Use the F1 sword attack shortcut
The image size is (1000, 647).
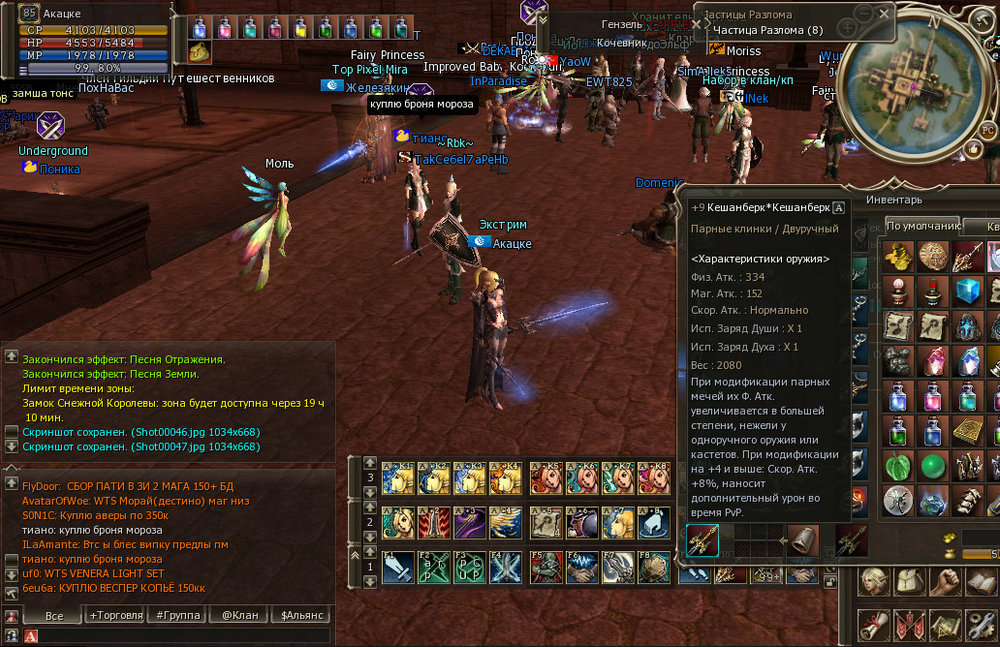(397, 568)
